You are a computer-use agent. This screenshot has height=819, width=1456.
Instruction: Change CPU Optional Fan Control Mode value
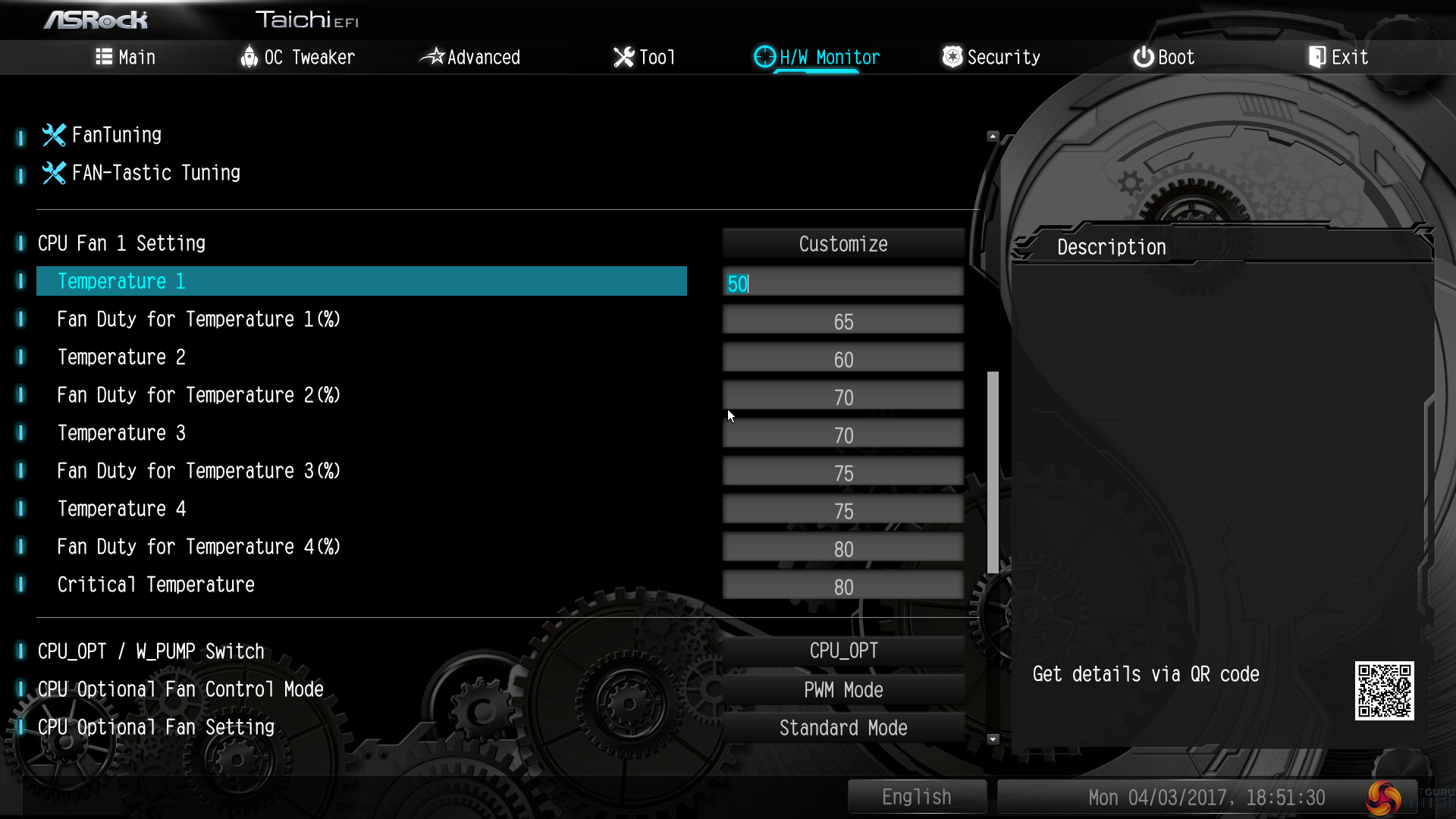click(x=843, y=690)
